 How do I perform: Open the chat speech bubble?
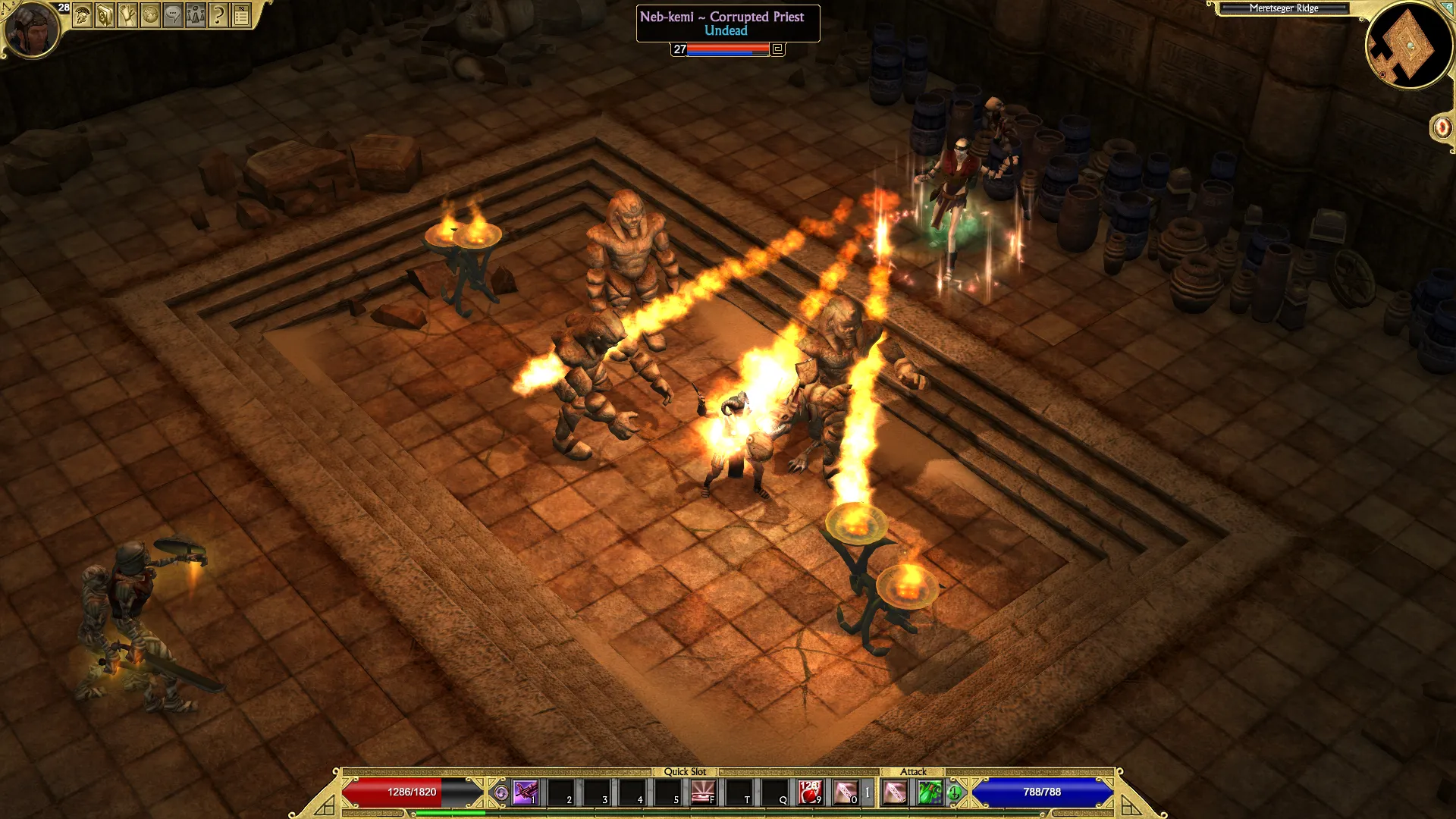pos(174,14)
